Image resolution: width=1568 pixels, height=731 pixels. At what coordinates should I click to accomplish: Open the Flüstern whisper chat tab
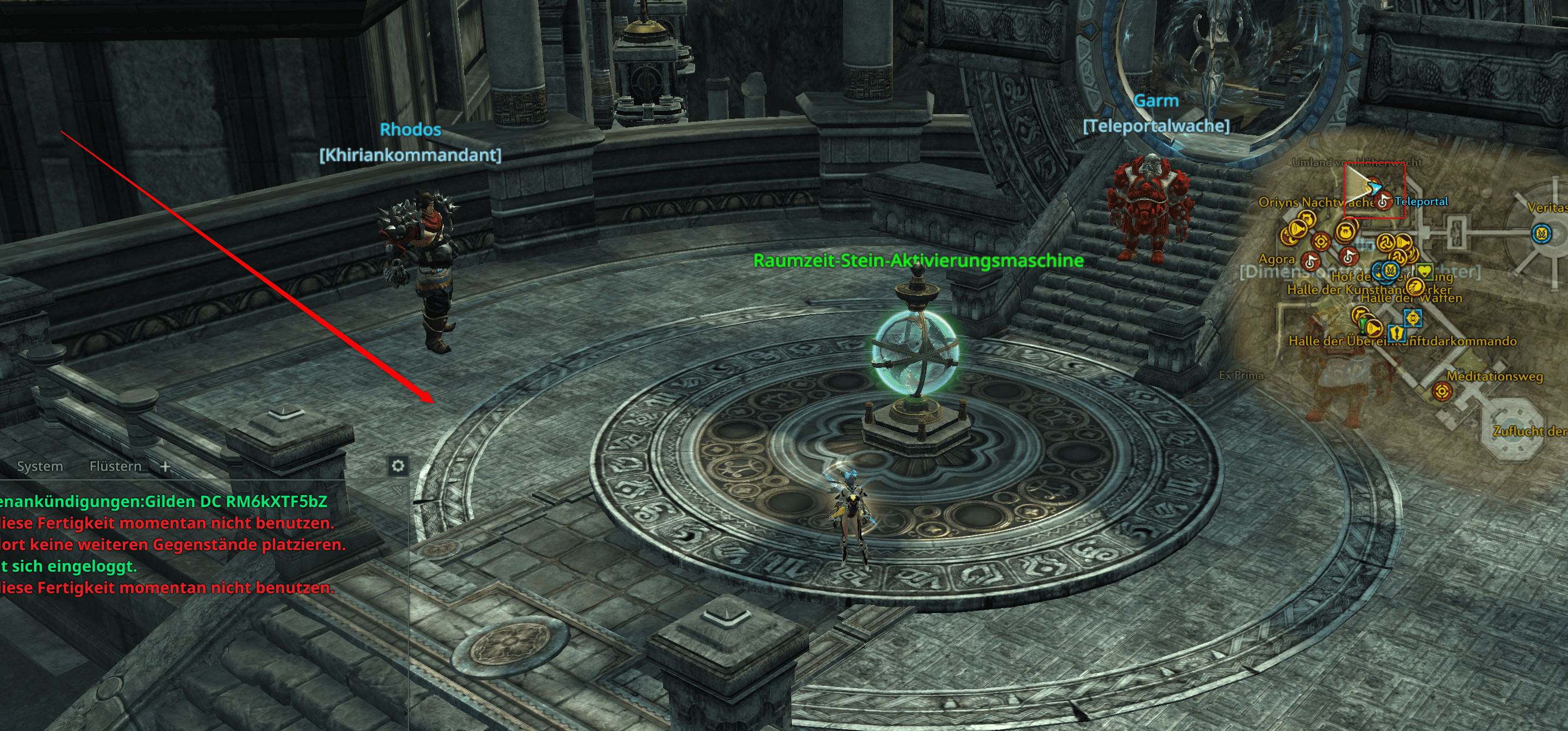[x=115, y=466]
